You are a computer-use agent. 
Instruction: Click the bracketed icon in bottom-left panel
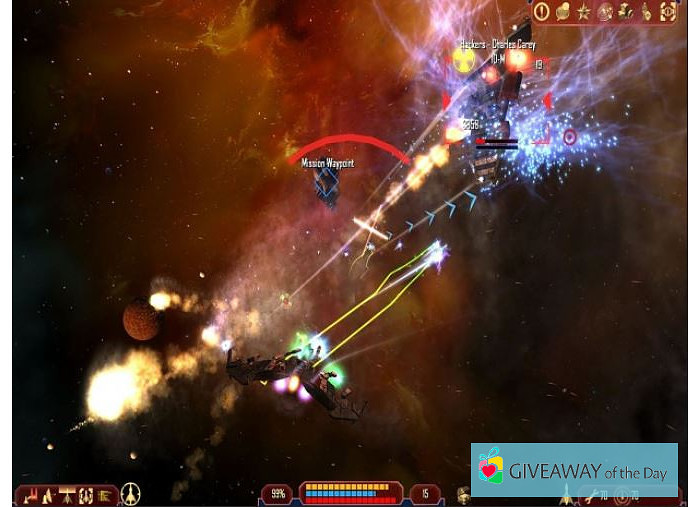click(86, 495)
